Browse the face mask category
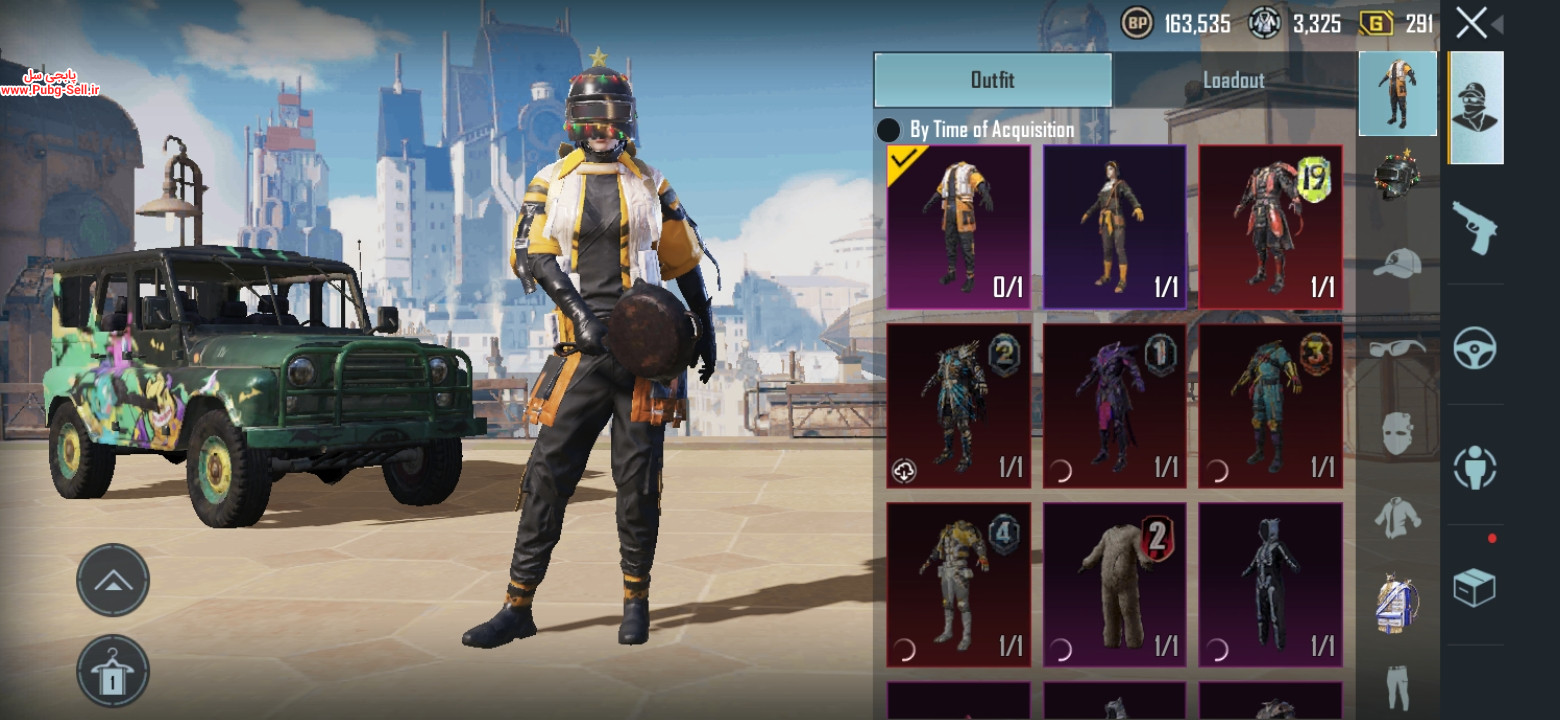Image resolution: width=1560 pixels, height=720 pixels. click(1397, 433)
